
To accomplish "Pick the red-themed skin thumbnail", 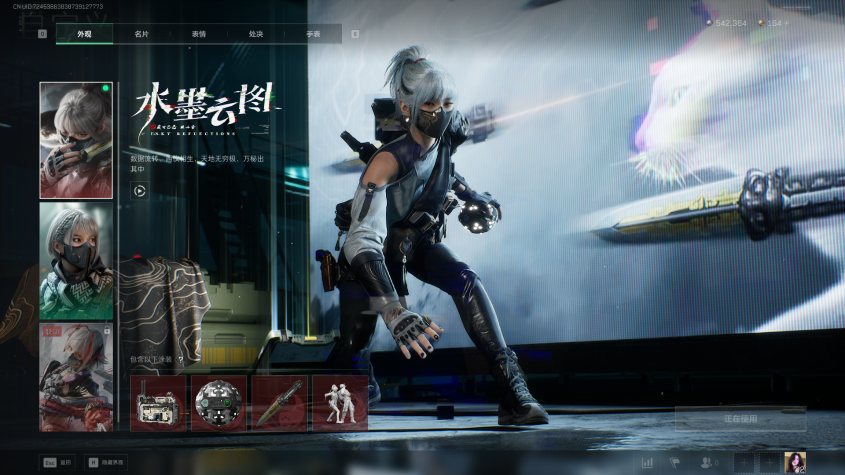I will pos(76,377).
